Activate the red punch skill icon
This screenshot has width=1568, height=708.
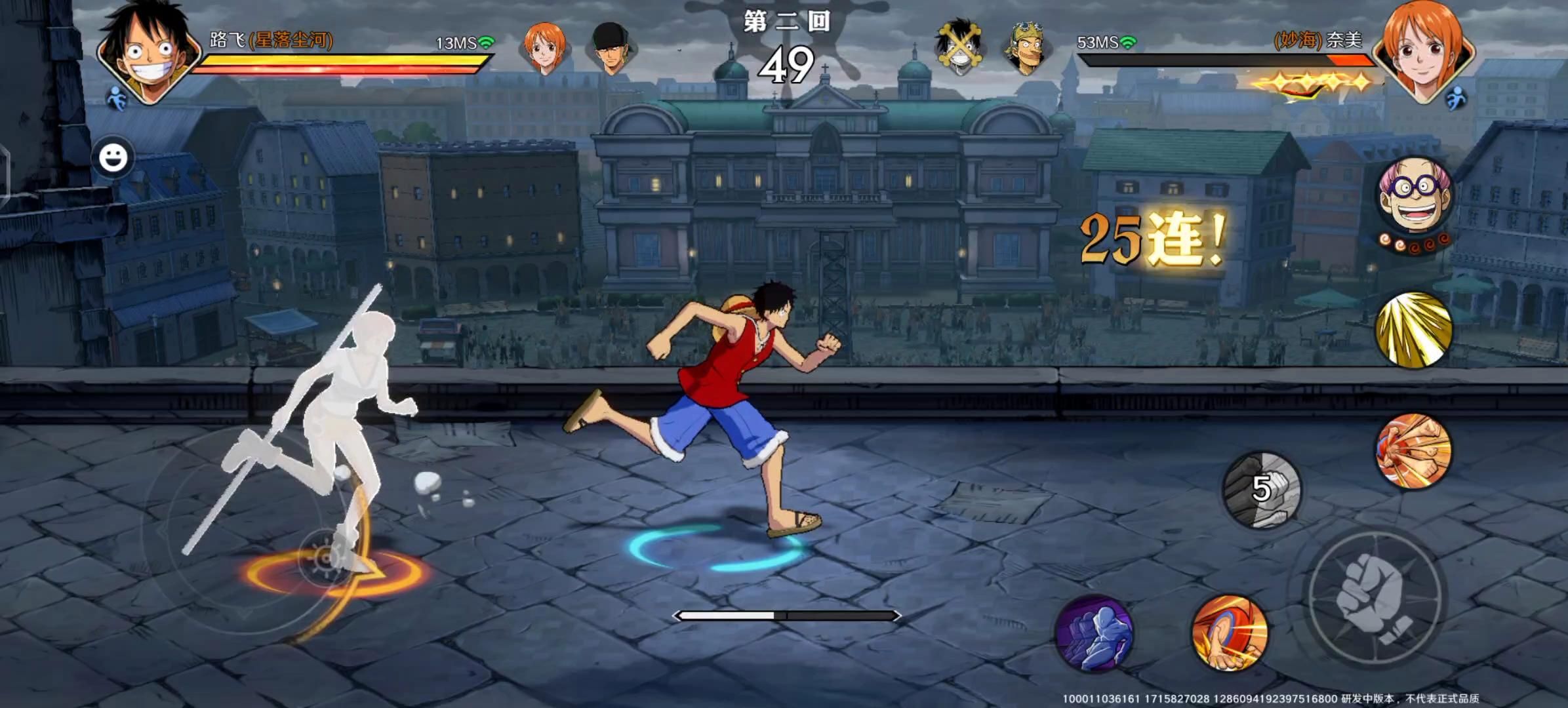click(1230, 633)
